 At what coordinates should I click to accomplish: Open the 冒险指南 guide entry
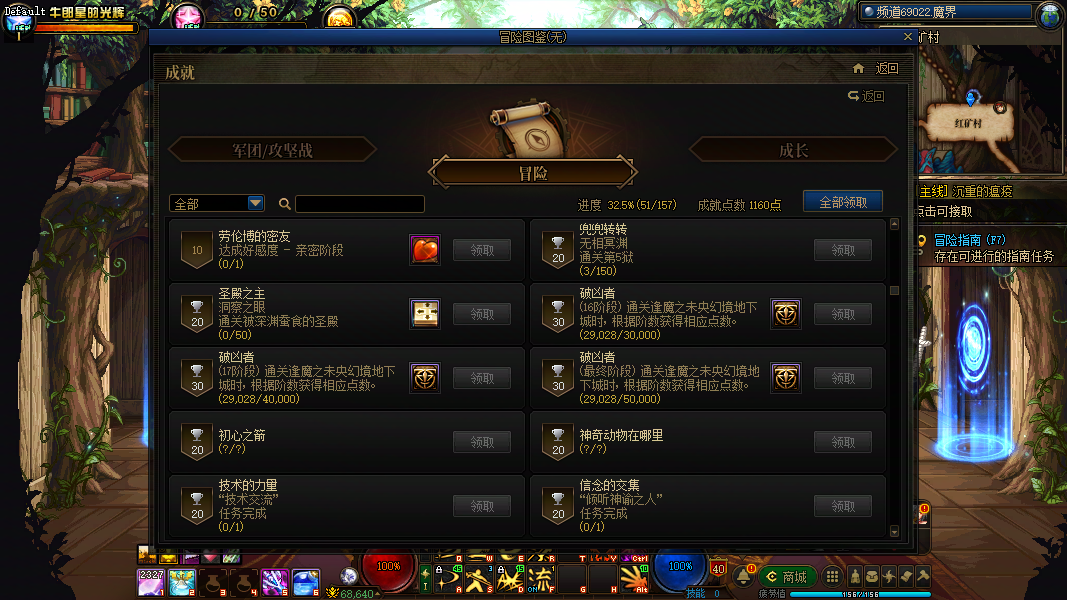[968, 240]
